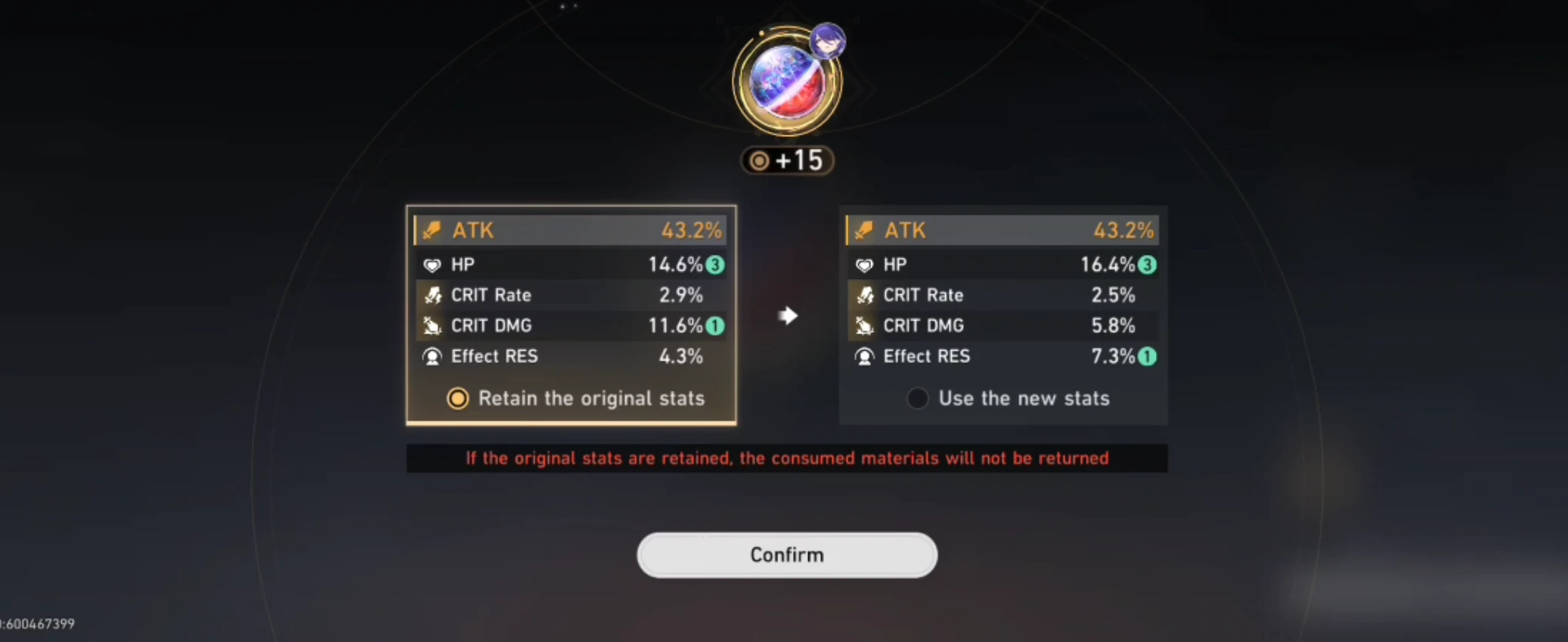Click the green 1 badge next to Effect RES
This screenshot has width=1568, height=642.
click(x=1146, y=356)
